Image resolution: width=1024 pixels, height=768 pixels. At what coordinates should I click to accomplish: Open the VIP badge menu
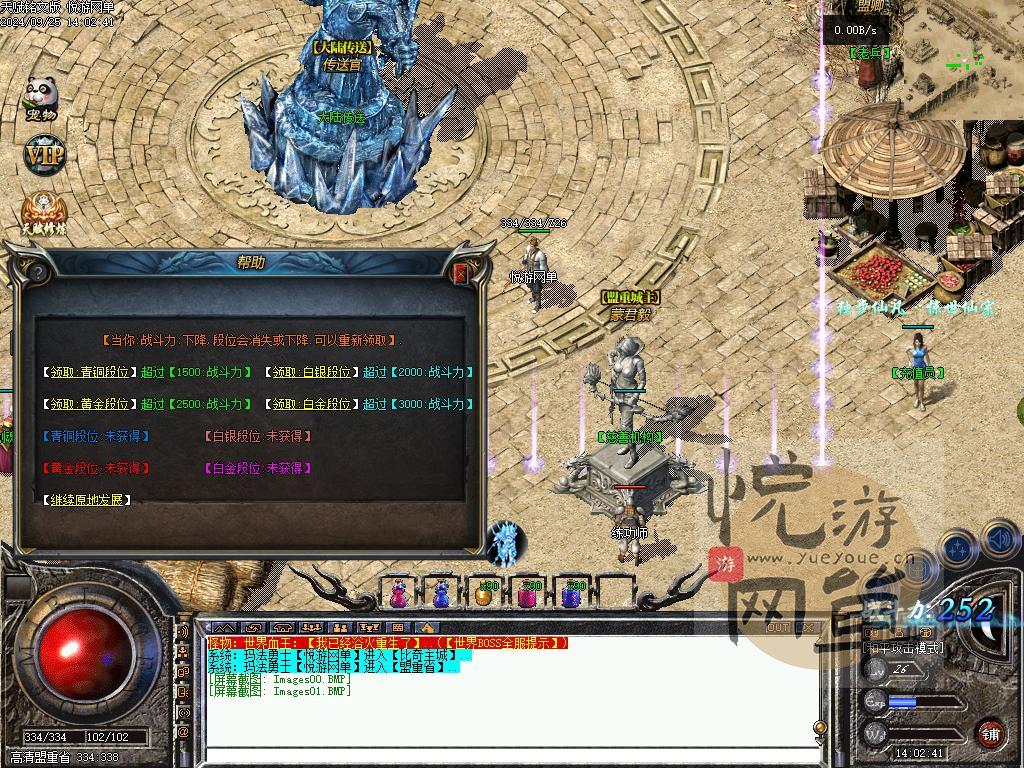point(43,155)
